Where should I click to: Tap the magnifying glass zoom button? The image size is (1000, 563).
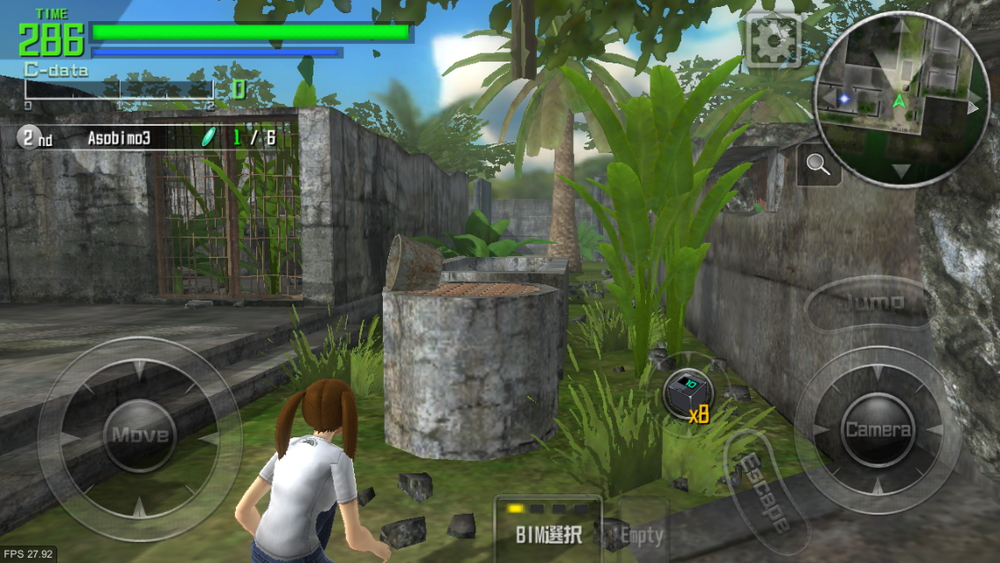tap(818, 166)
